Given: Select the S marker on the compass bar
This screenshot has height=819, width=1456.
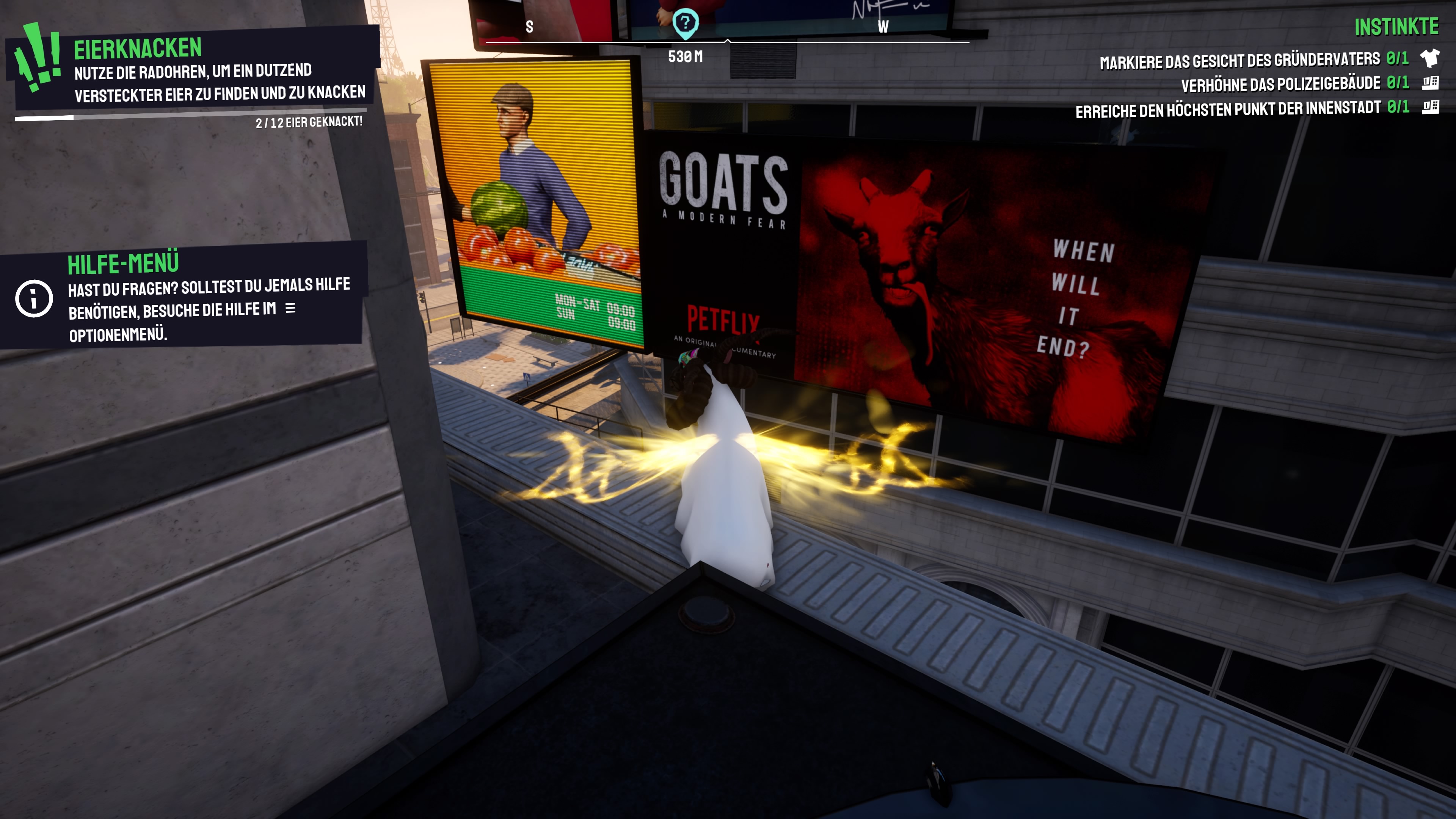Looking at the screenshot, I should (x=530, y=25).
